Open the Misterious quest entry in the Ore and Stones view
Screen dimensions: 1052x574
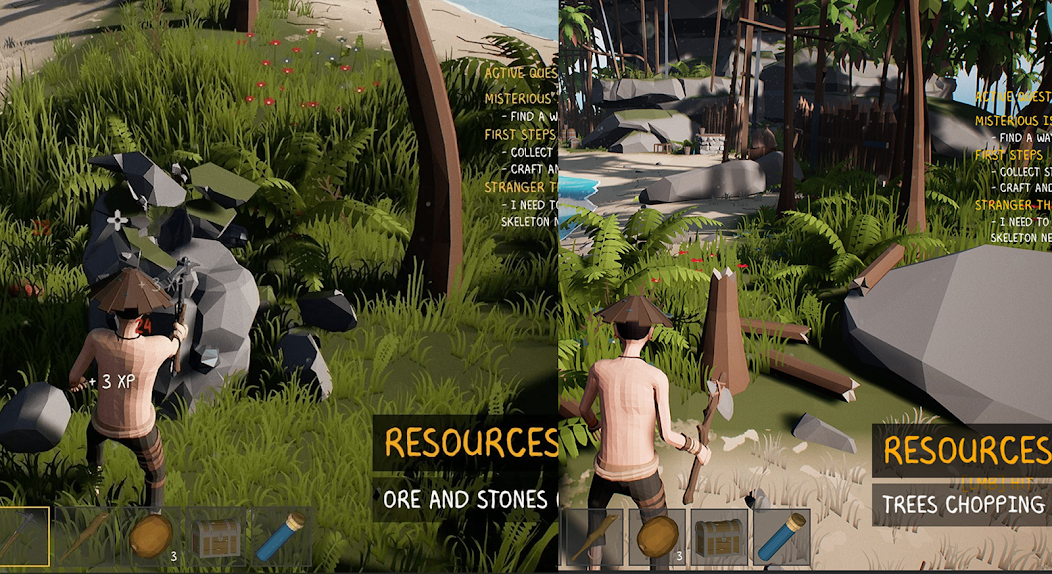pyautogui.click(x=520, y=99)
